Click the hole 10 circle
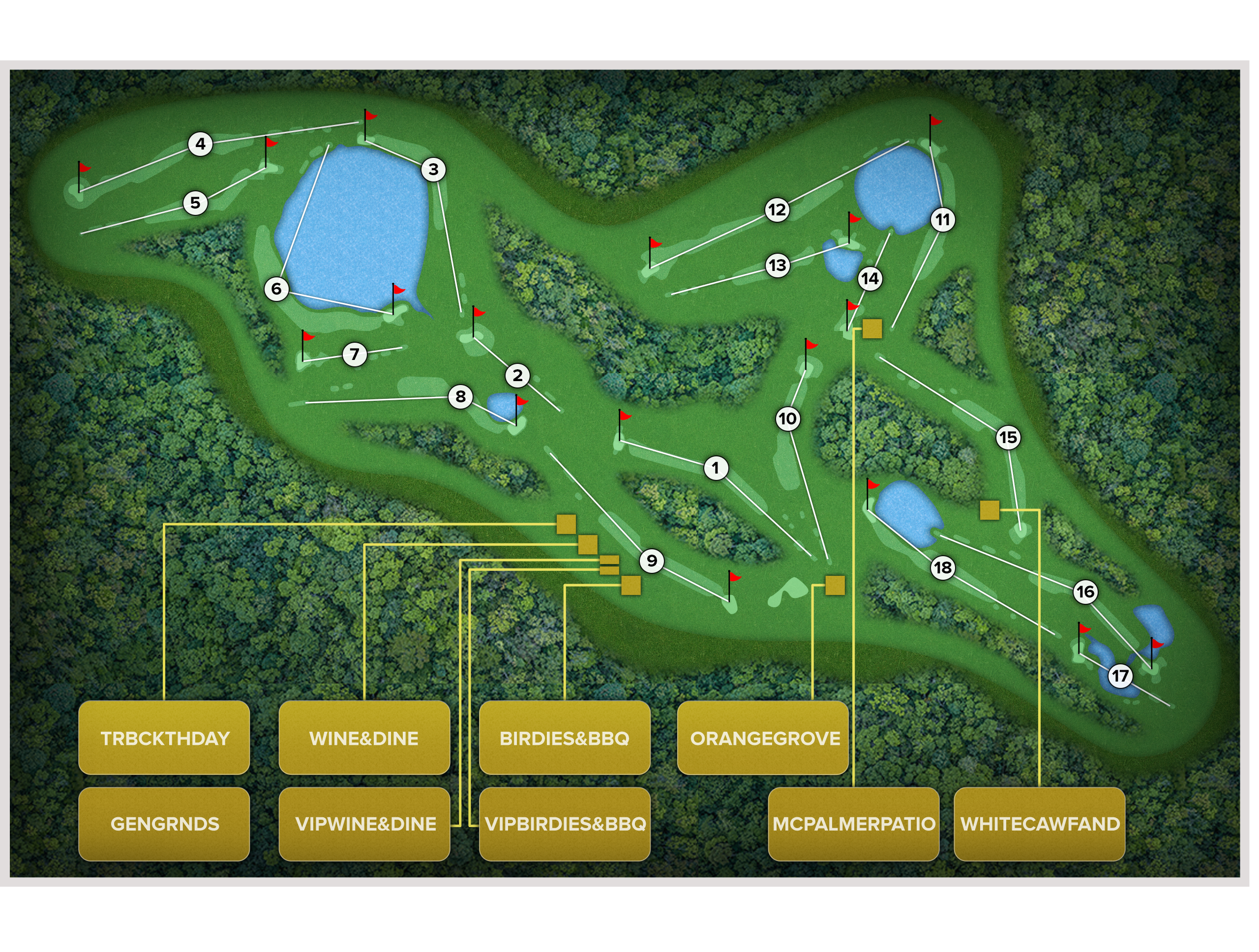Screen dimensions: 1259x952 point(788,419)
